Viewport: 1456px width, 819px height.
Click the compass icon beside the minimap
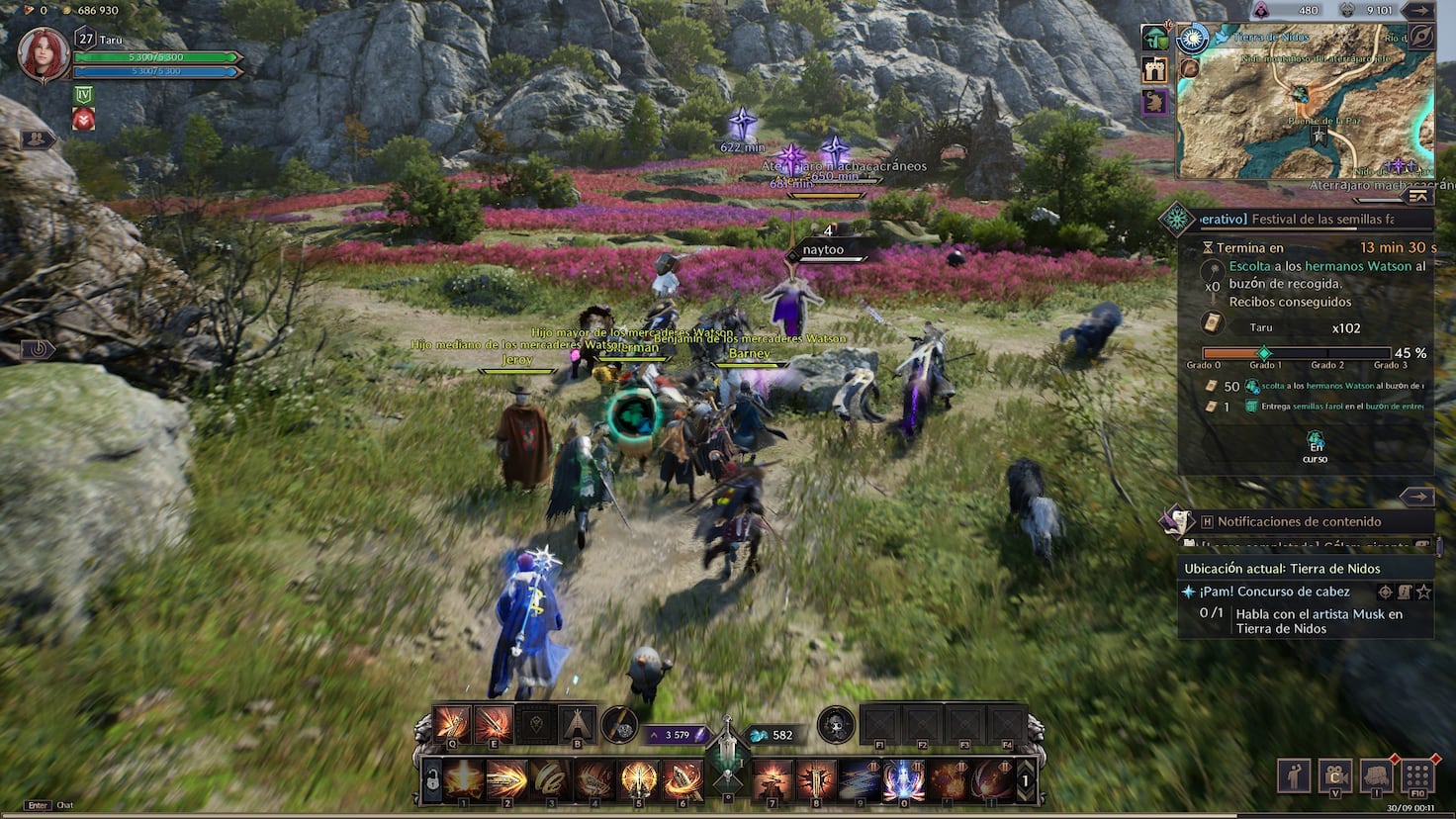tap(1193, 38)
